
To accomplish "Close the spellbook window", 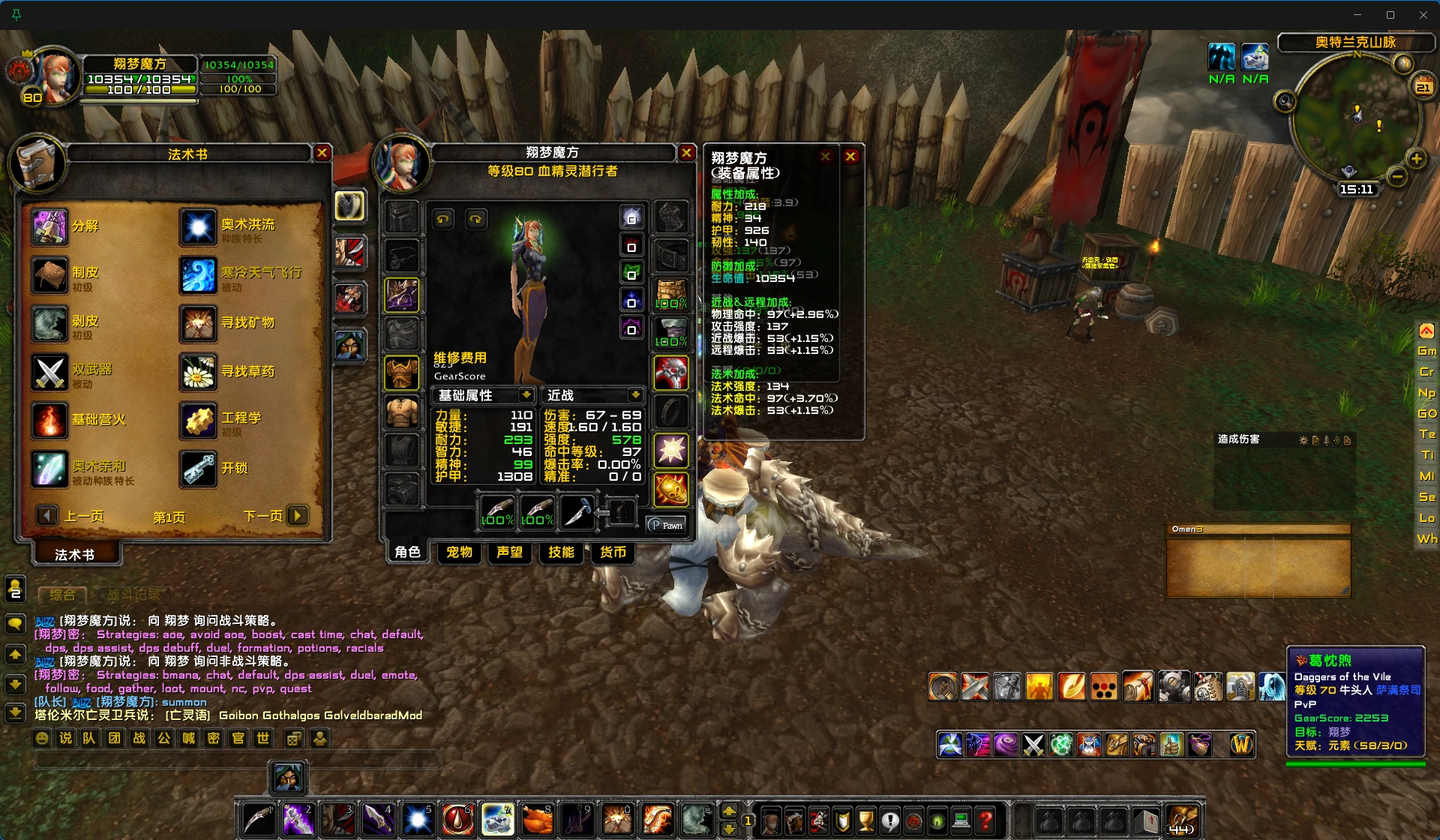I will [322, 153].
